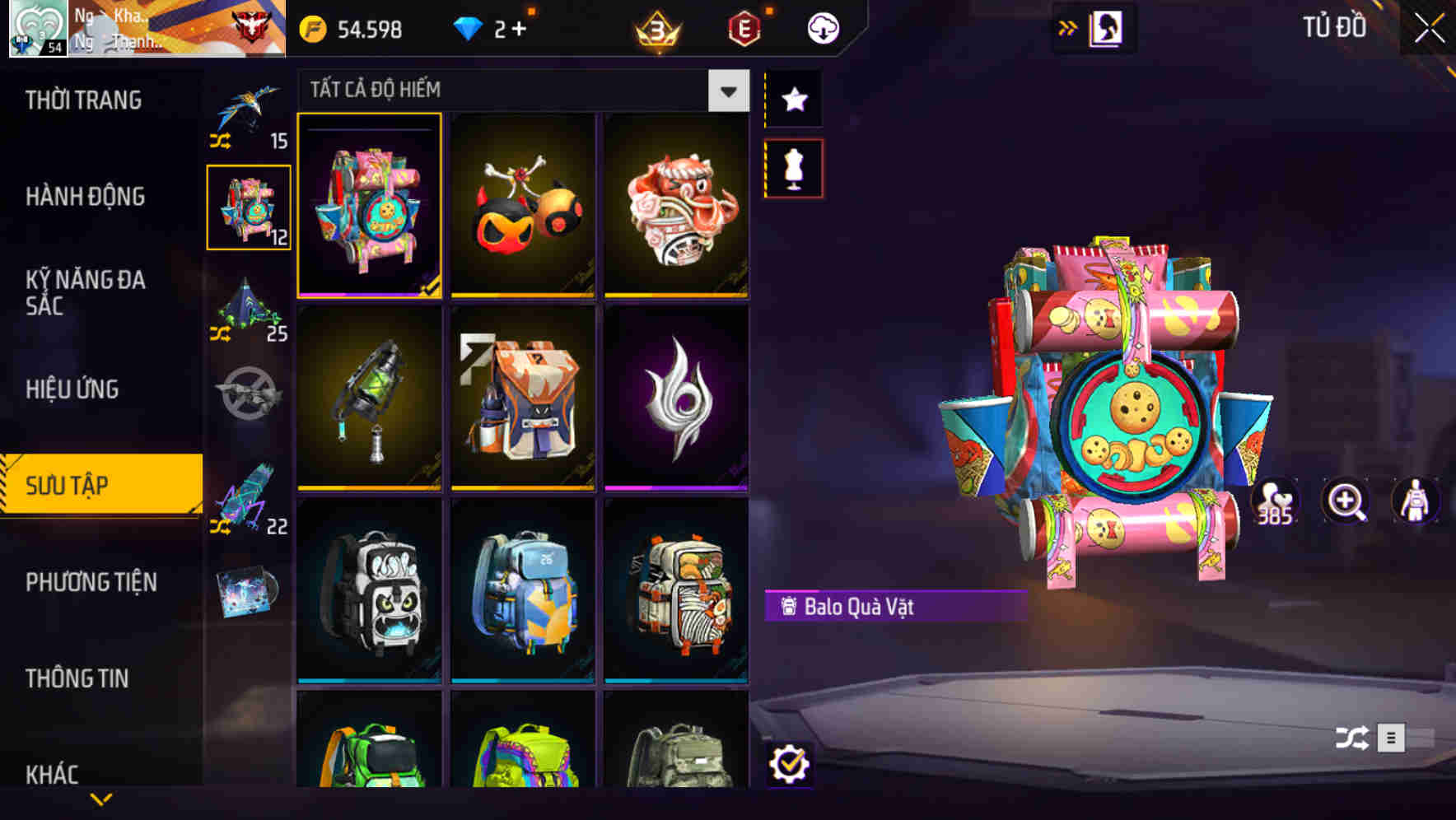Click the double-arrow expander in top bar
The height and width of the screenshot is (820, 1456).
(1068, 27)
